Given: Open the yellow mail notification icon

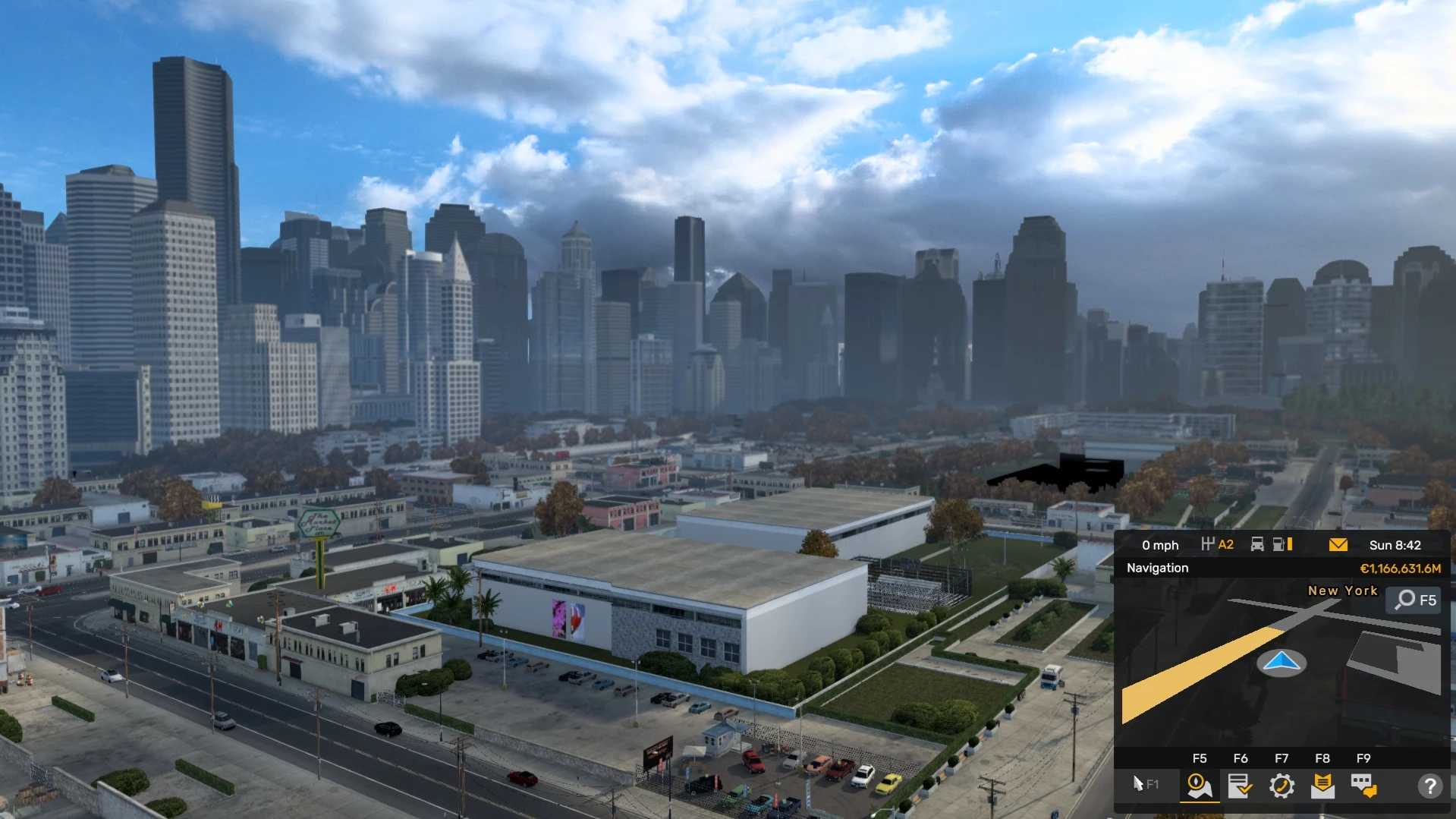Looking at the screenshot, I should click(x=1338, y=545).
